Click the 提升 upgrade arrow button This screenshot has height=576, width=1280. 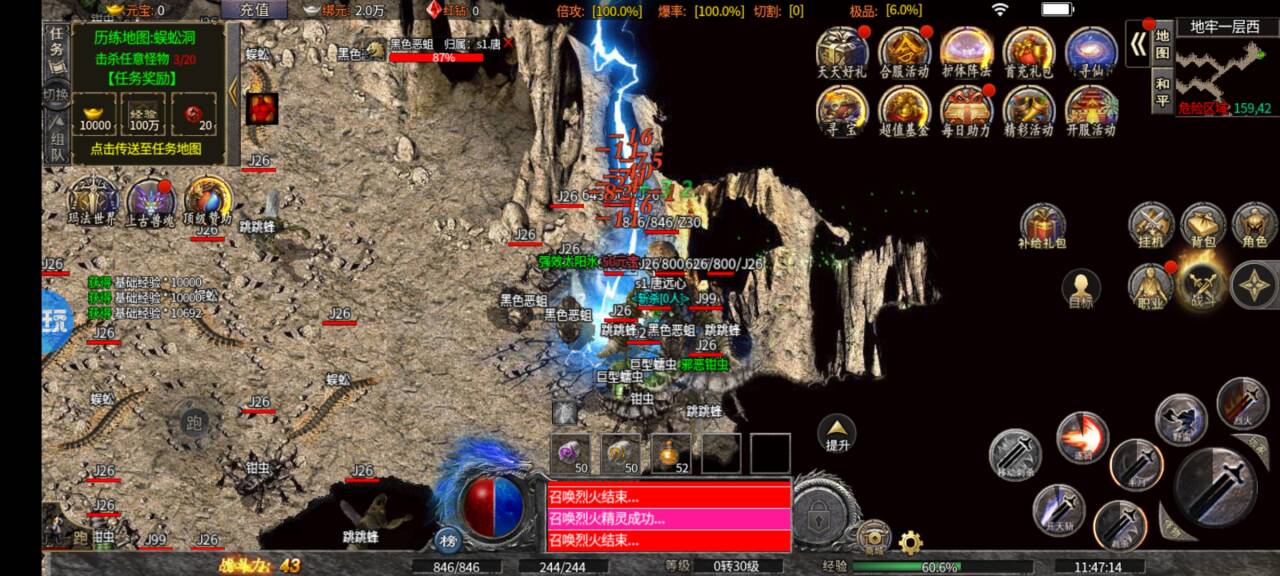837,434
